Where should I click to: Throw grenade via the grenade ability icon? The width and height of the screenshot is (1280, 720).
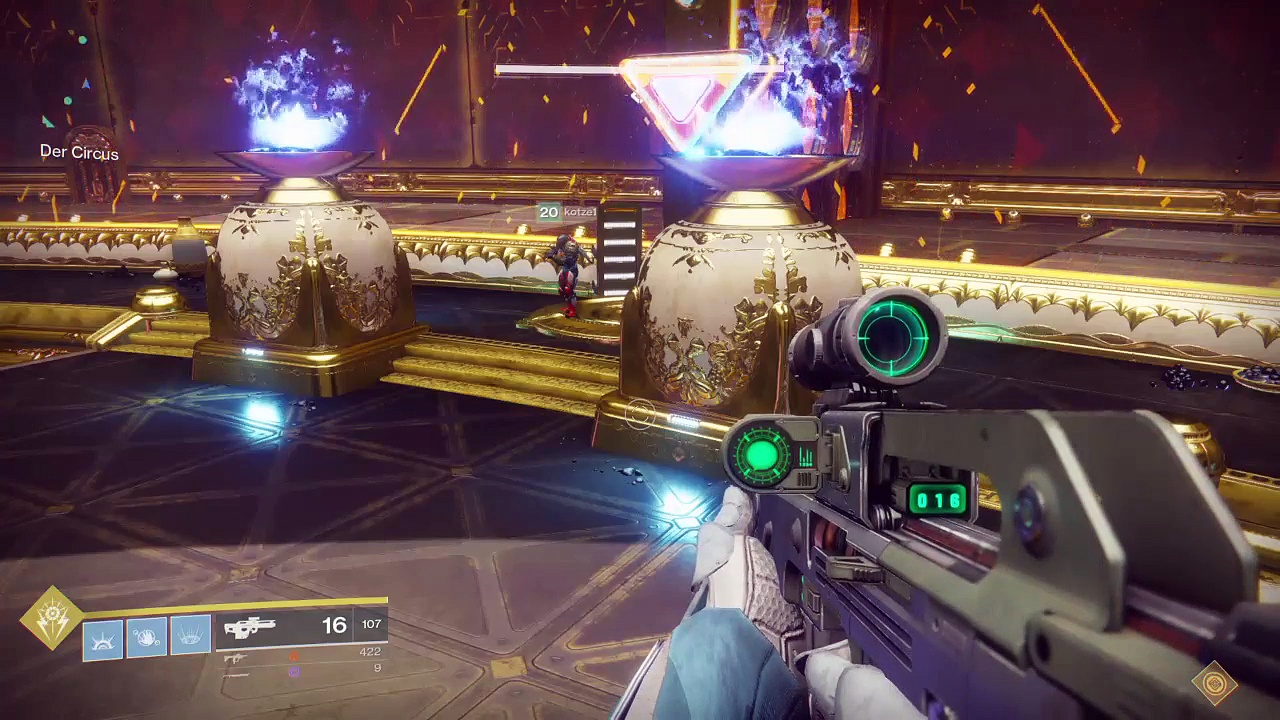192,637
